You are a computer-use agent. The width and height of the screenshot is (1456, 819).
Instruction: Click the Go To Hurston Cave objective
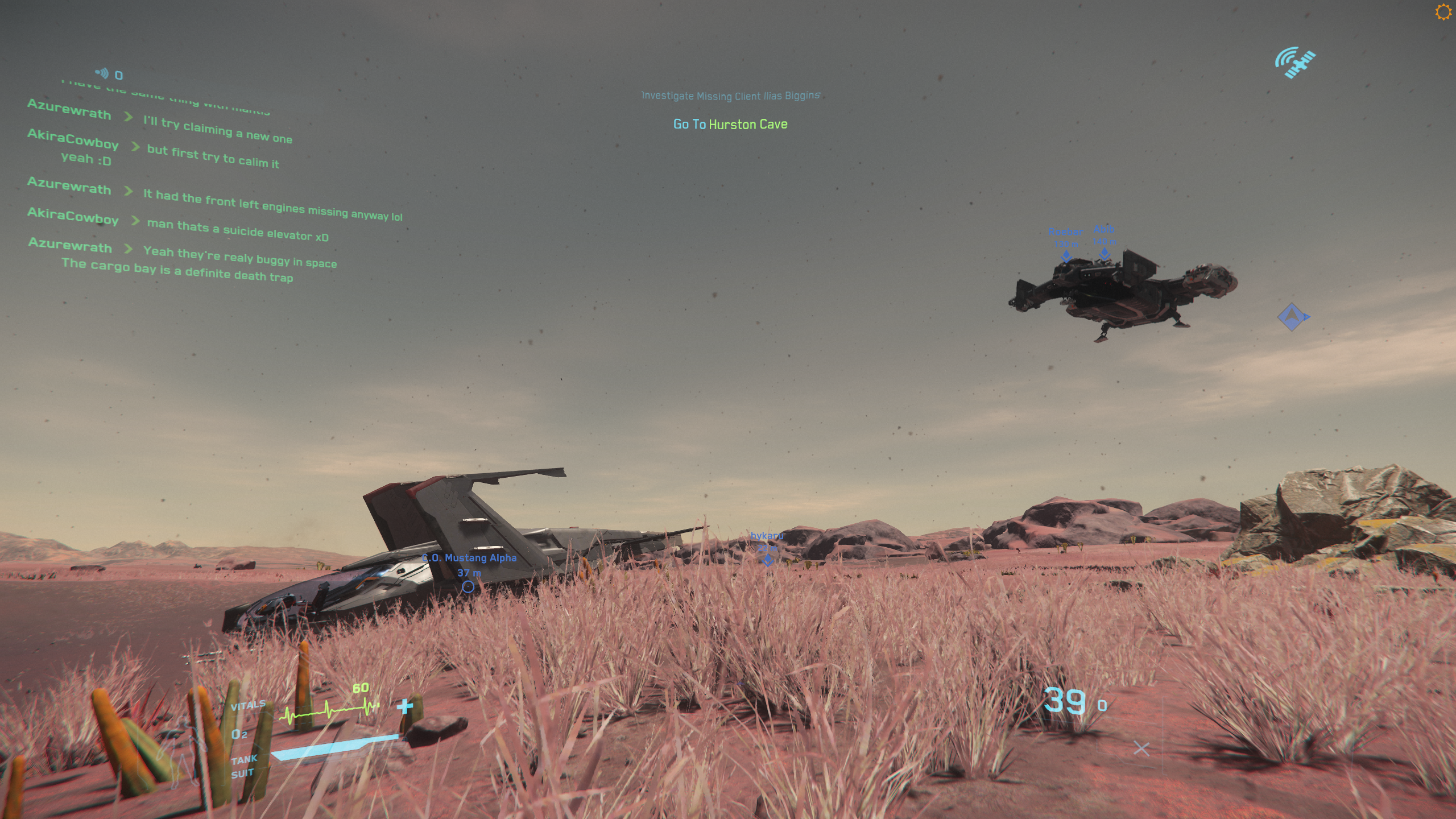click(x=730, y=124)
